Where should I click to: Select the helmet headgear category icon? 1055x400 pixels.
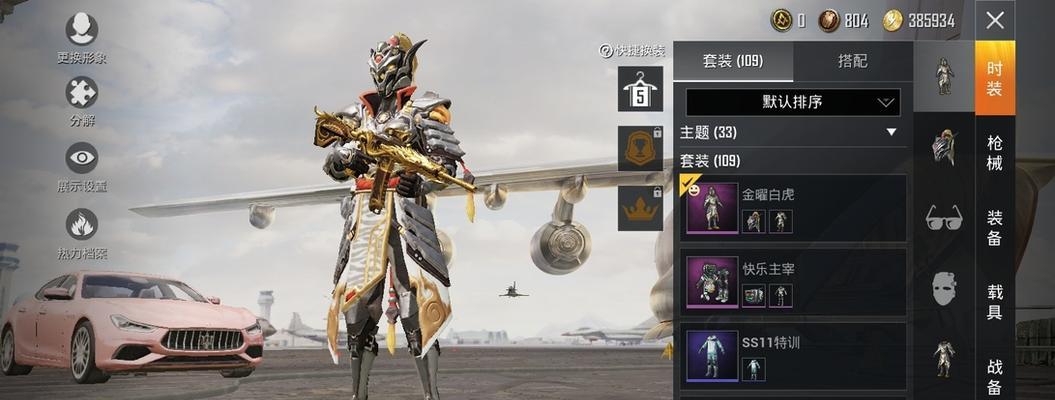944,147
